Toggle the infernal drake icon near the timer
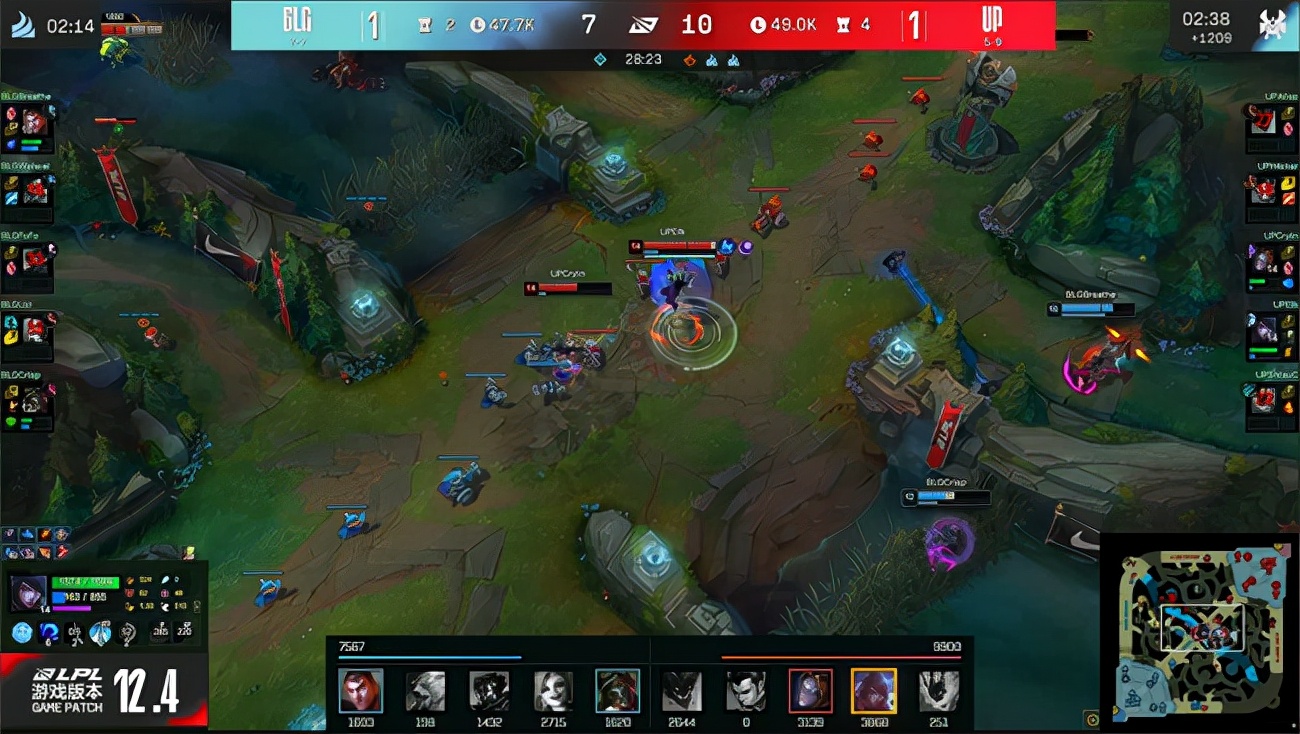 [688, 60]
